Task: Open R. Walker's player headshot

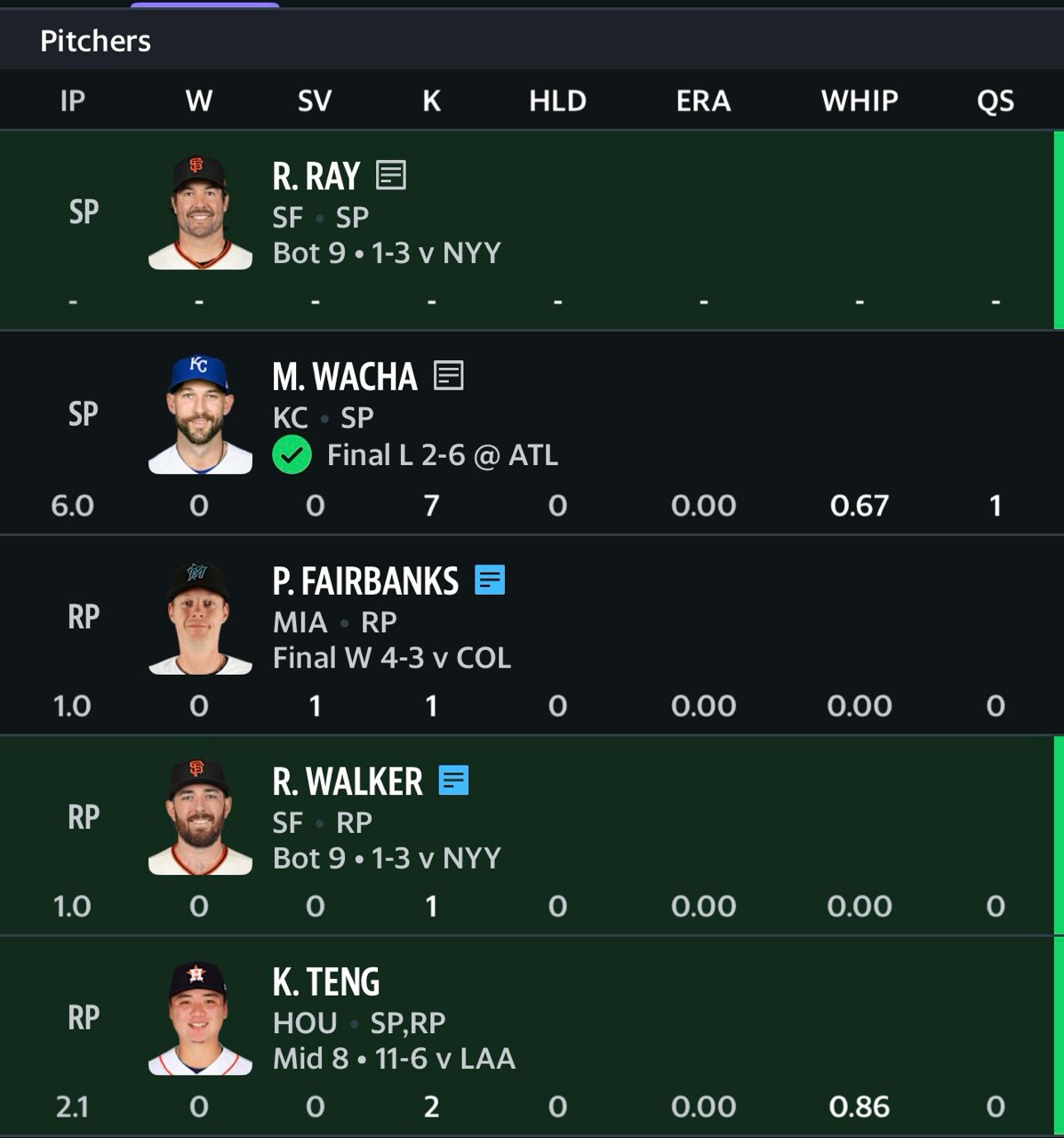Action: click(200, 817)
